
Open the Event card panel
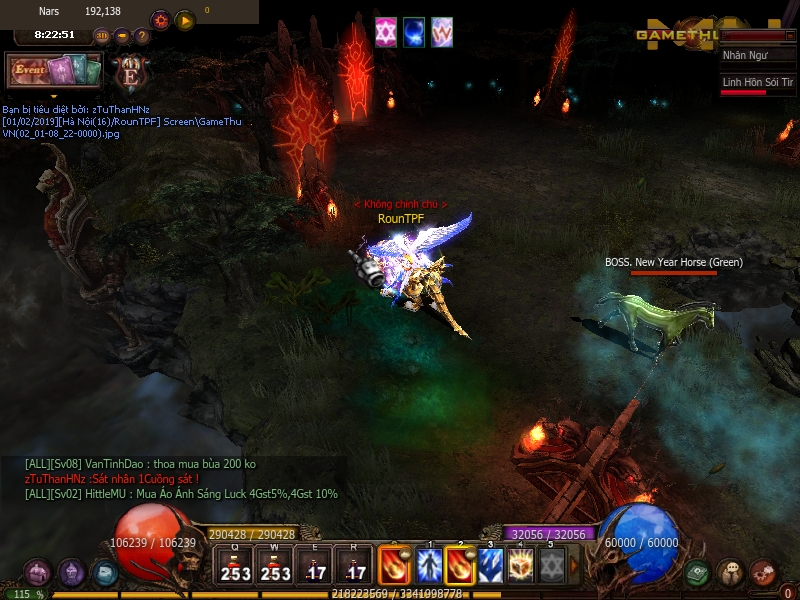(54, 70)
